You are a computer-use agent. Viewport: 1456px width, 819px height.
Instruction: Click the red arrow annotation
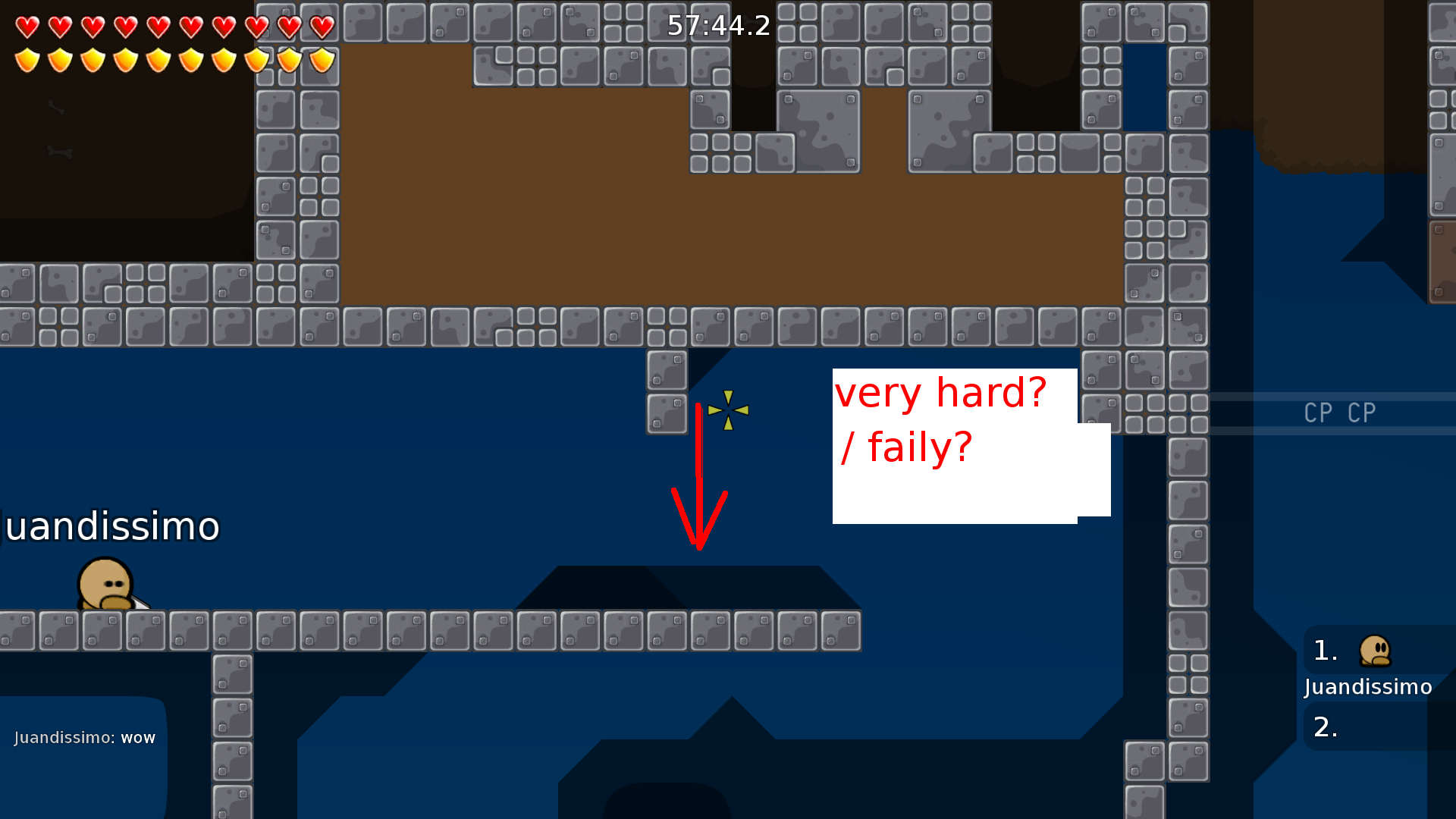tap(698, 478)
